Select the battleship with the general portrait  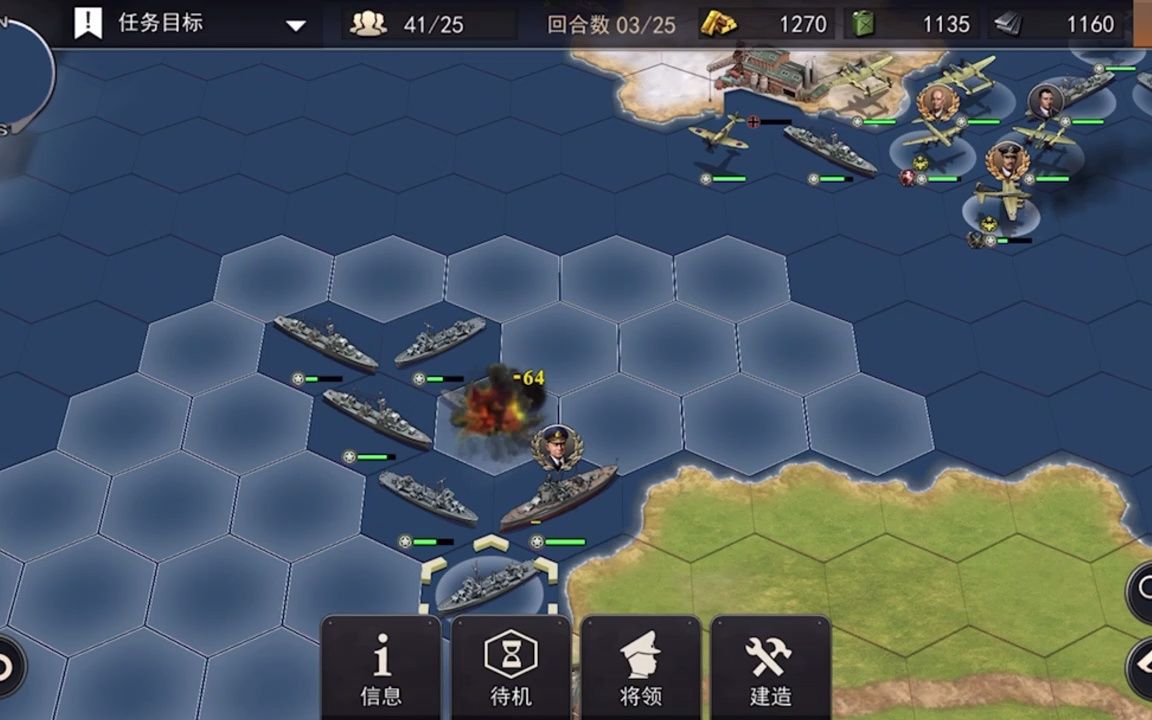[558, 496]
